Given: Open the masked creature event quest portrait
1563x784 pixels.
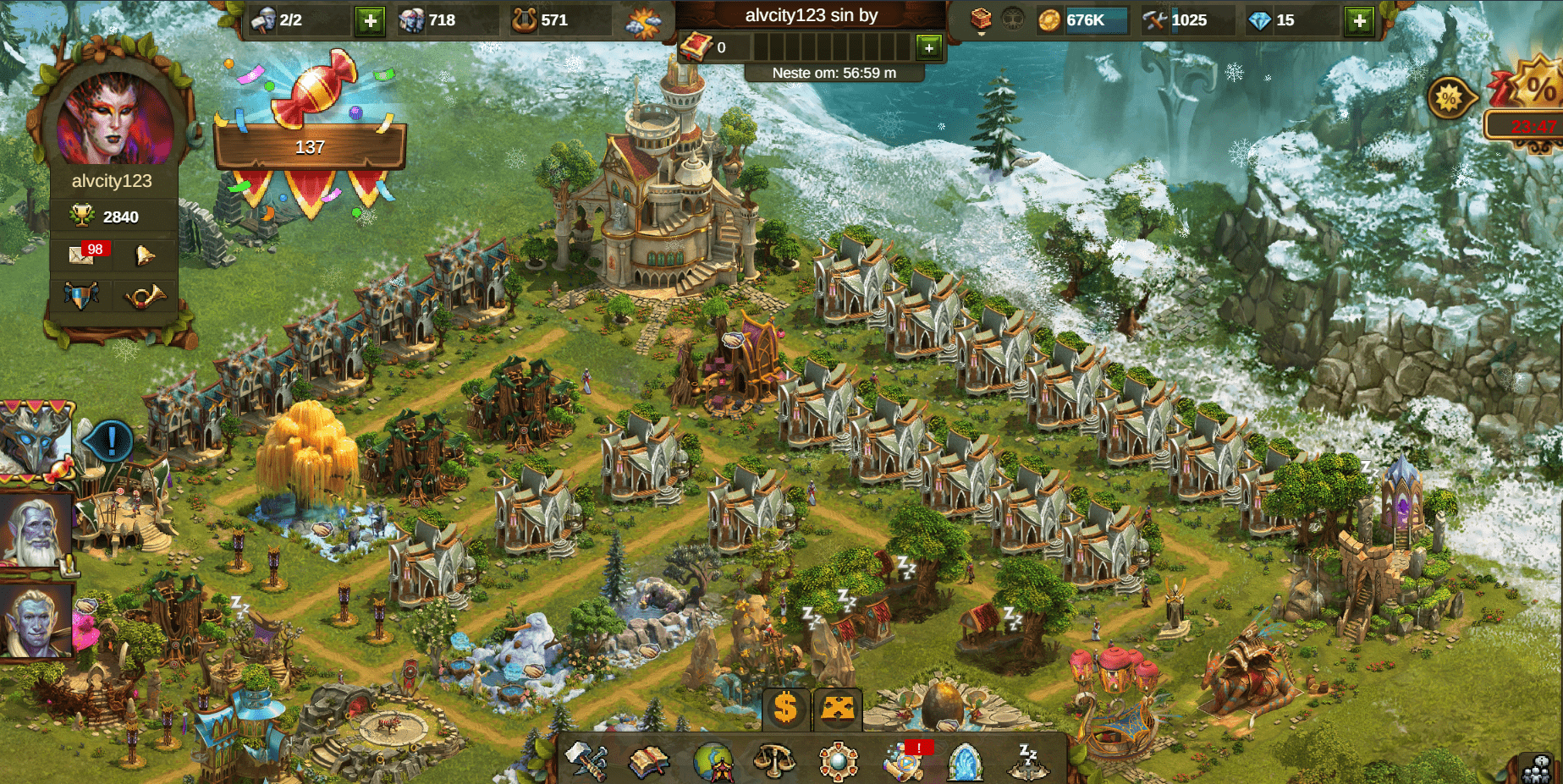Looking at the screenshot, I should tap(36, 437).
